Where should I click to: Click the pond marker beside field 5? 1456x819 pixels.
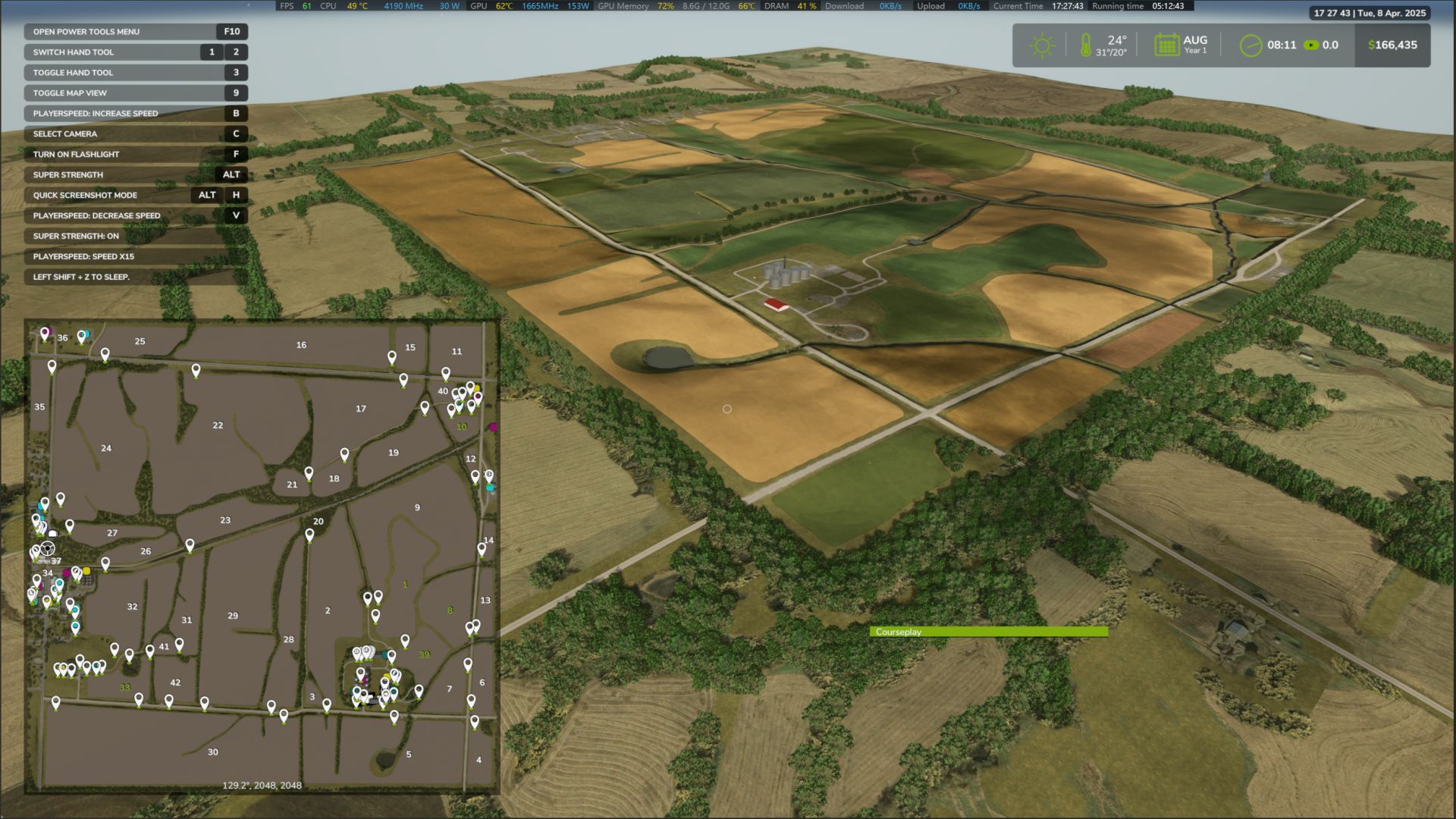tap(384, 758)
